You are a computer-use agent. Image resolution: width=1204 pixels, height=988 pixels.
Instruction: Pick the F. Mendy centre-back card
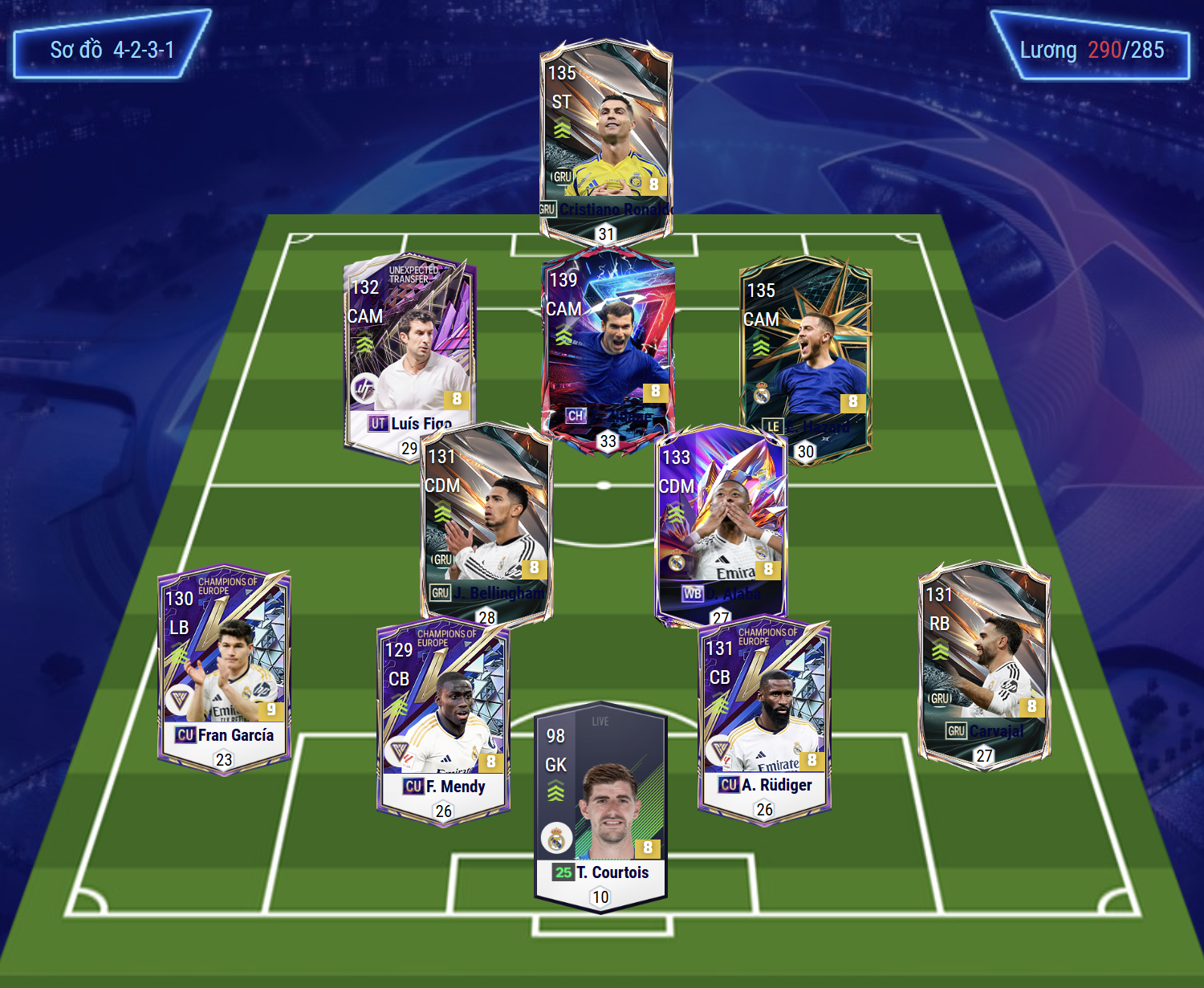tap(443, 718)
